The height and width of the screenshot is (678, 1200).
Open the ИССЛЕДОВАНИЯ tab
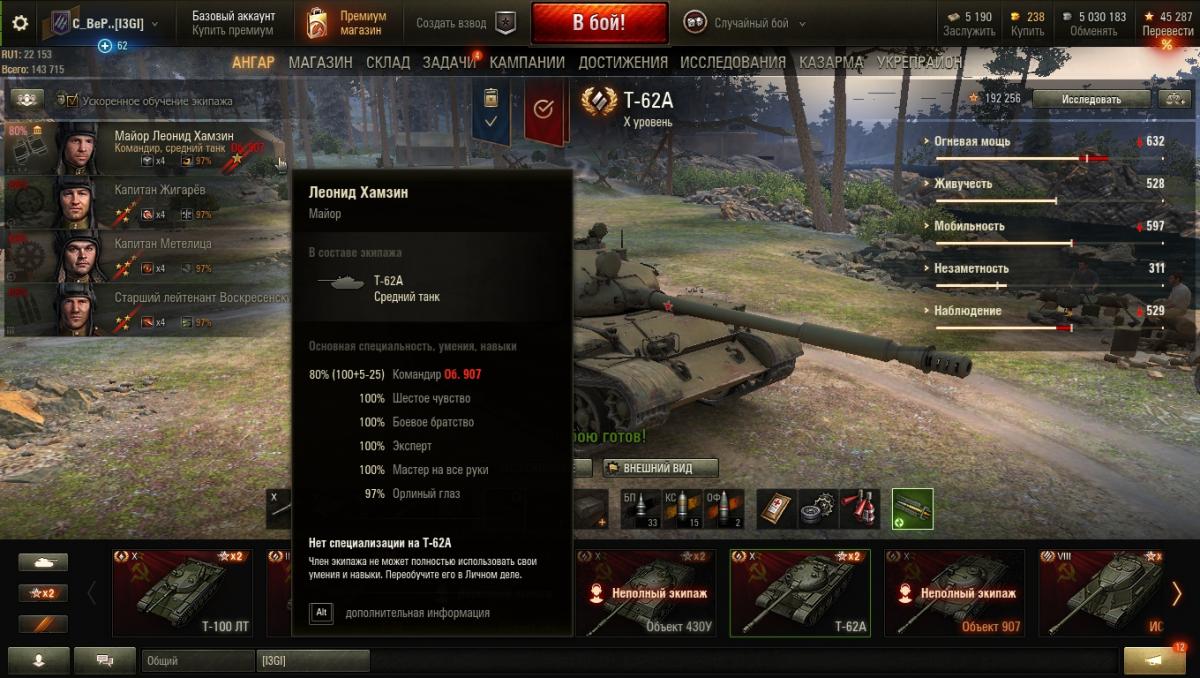[733, 62]
